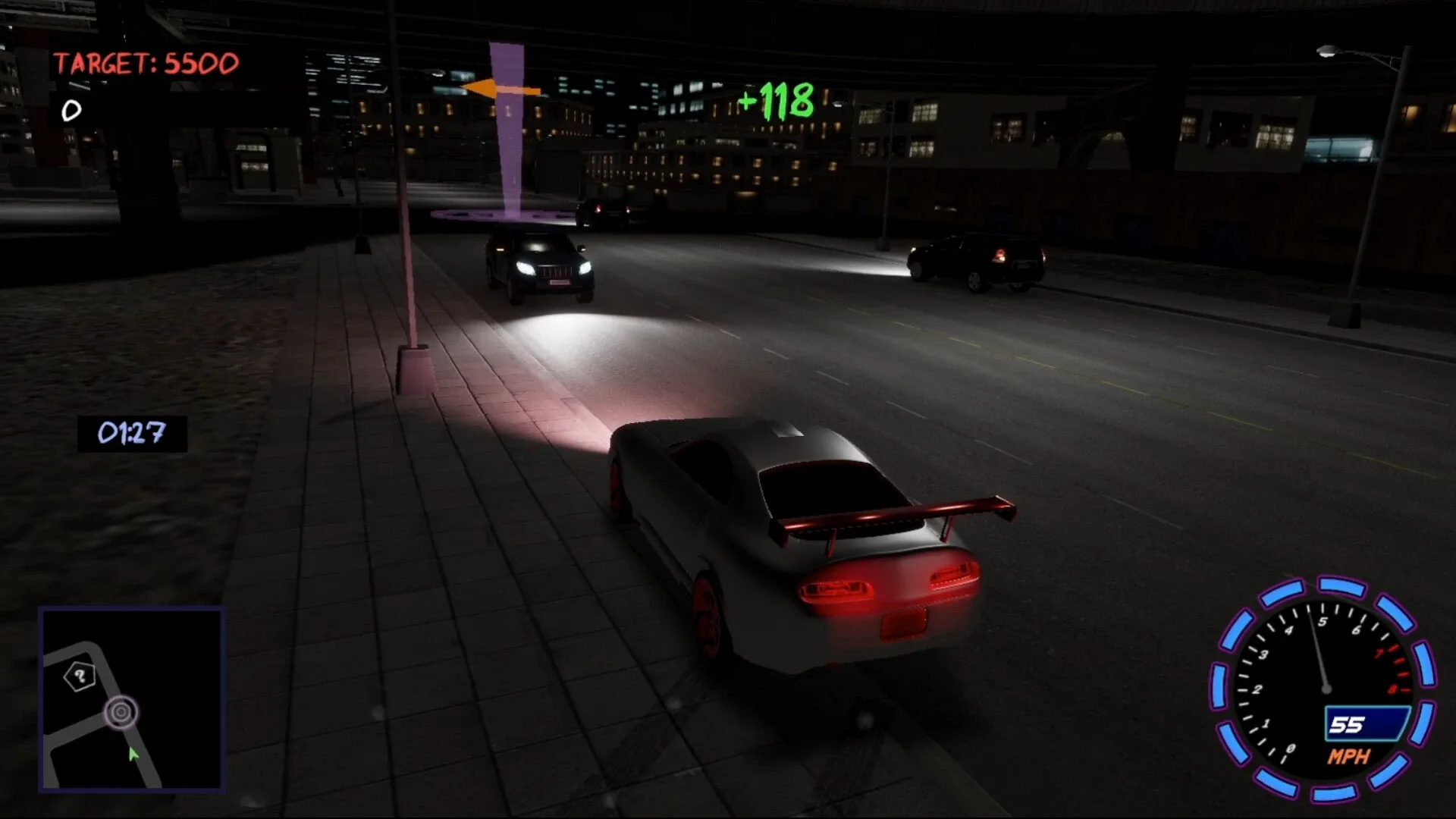Screen dimensions: 1456x819
Task: Toggle the green +118 score popup
Action: coord(775,99)
